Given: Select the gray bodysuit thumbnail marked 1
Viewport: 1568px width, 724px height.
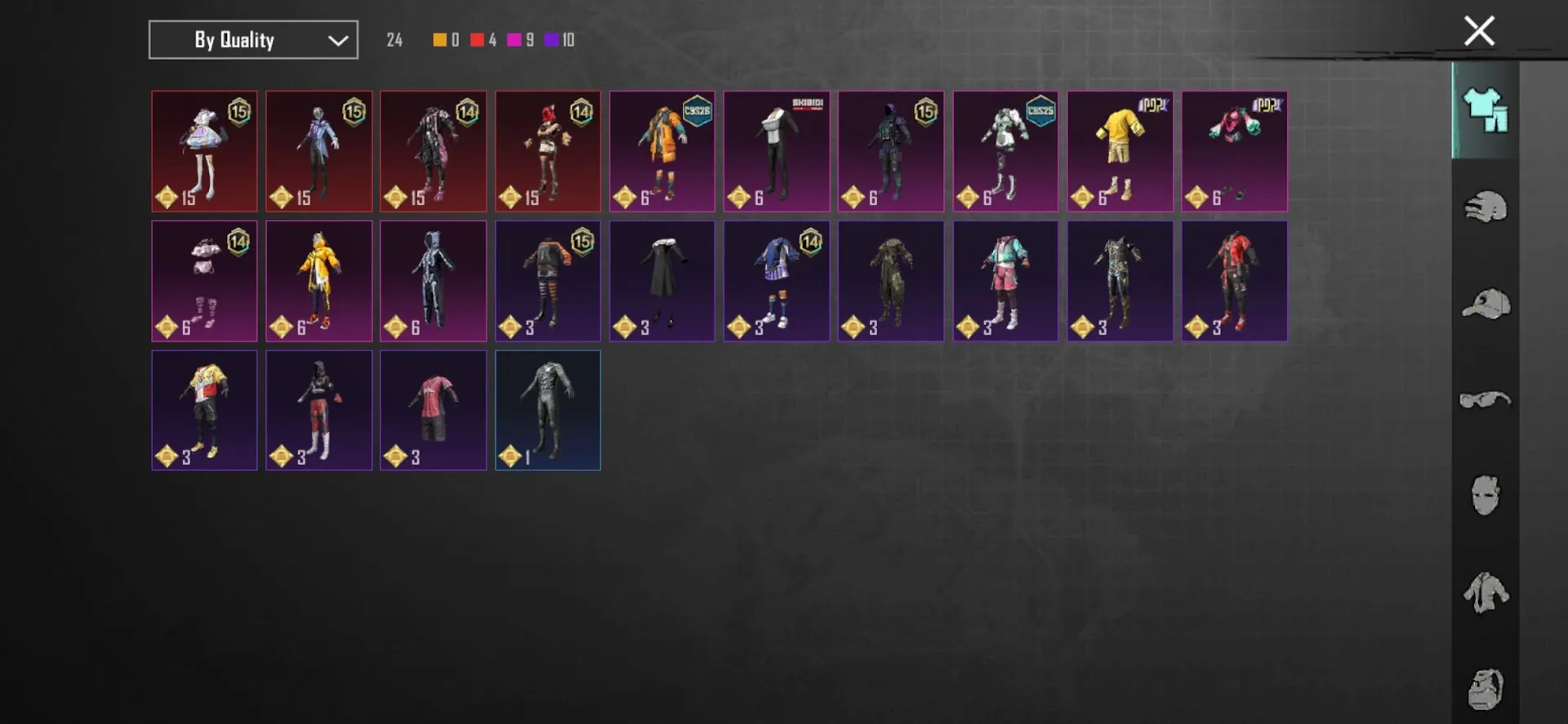Looking at the screenshot, I should tap(547, 410).
